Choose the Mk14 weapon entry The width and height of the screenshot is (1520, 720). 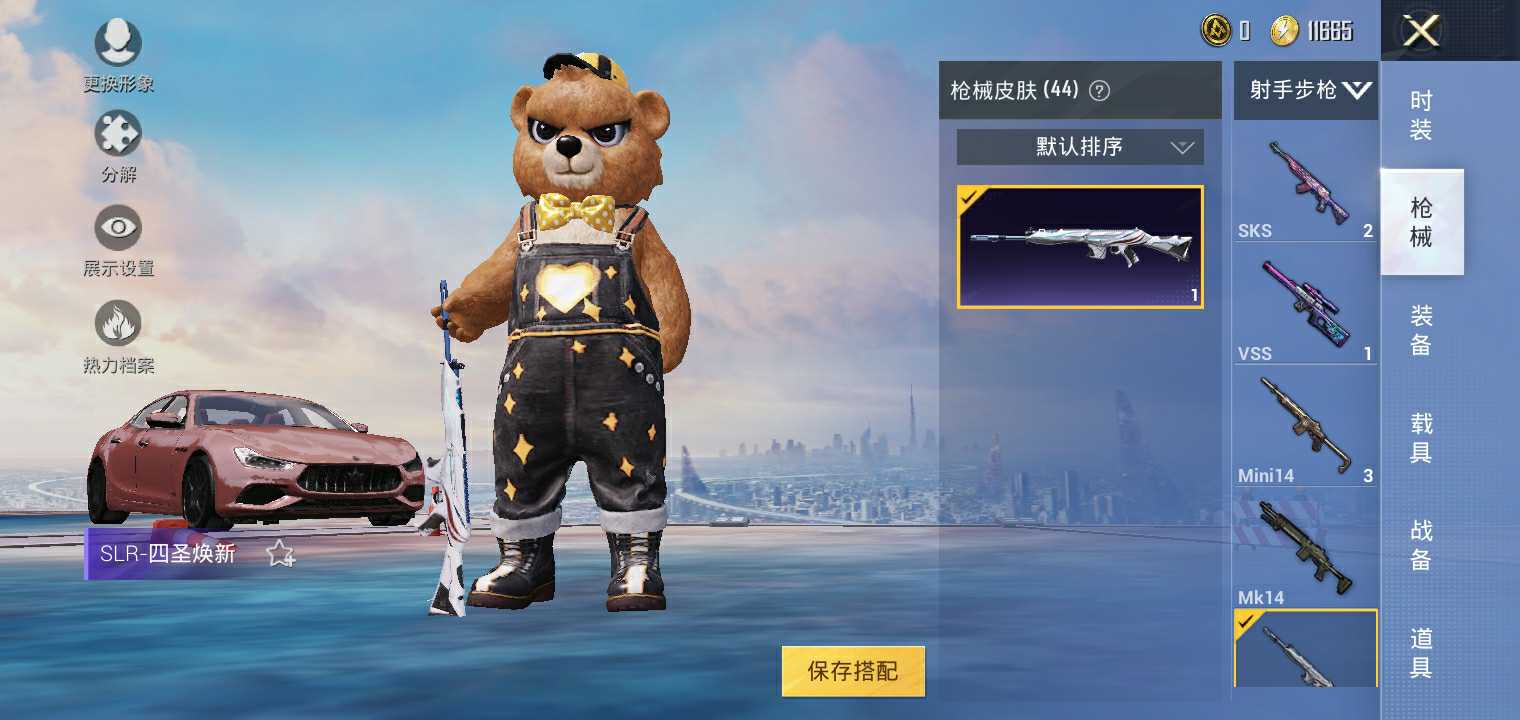pyautogui.click(x=1306, y=551)
